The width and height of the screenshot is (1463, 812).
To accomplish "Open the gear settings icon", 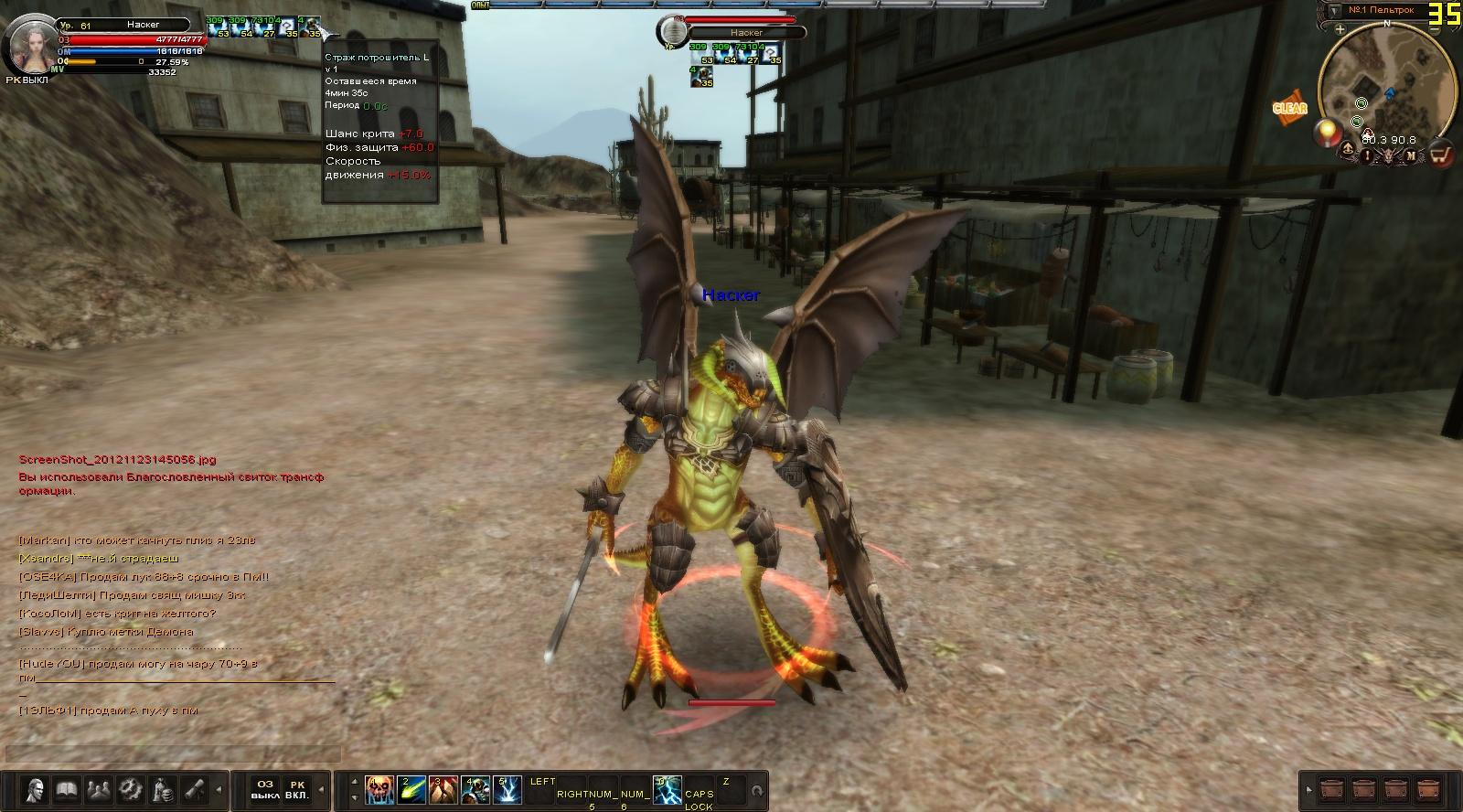I will point(129,789).
